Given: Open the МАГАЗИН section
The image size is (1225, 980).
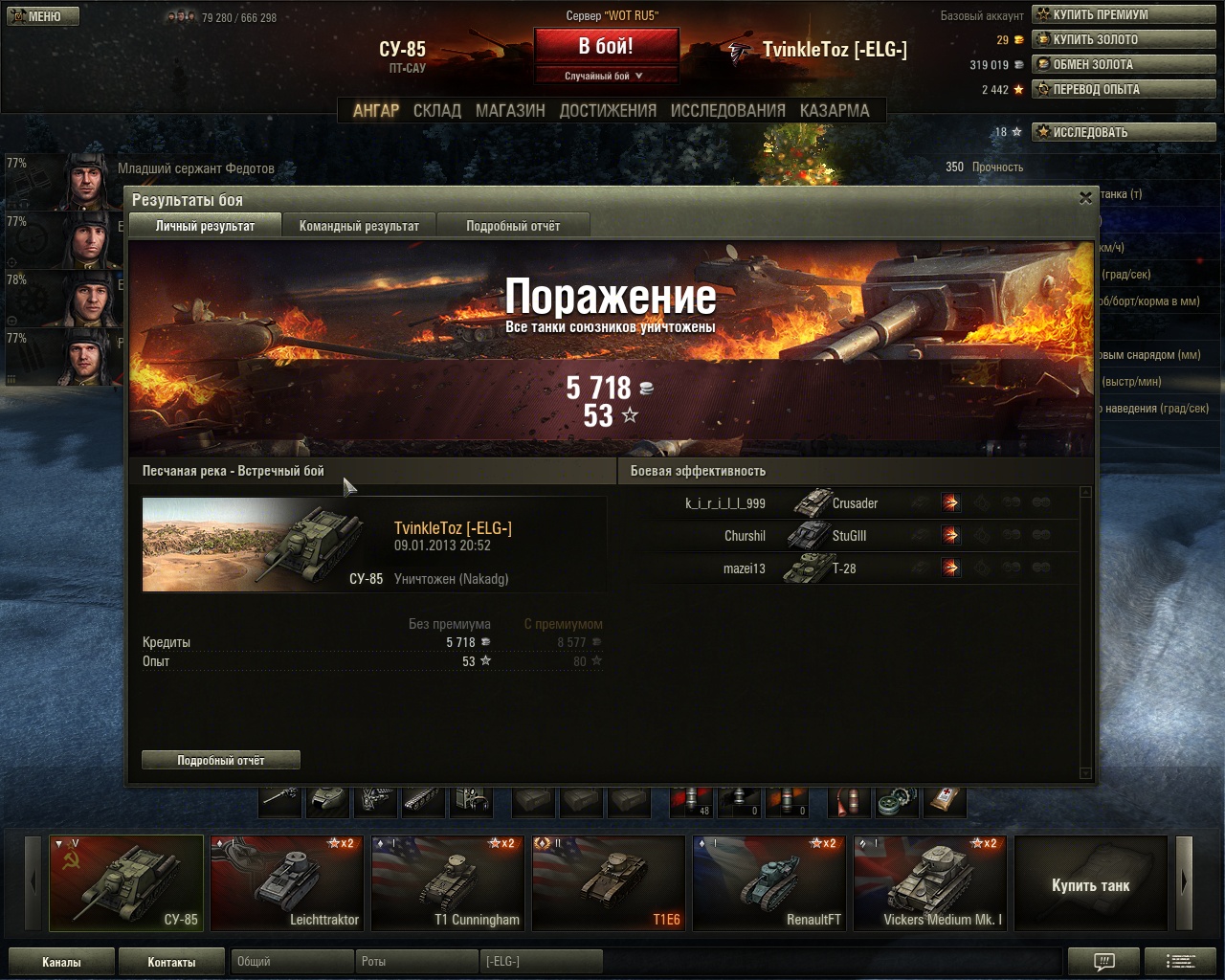Looking at the screenshot, I should [x=510, y=111].
